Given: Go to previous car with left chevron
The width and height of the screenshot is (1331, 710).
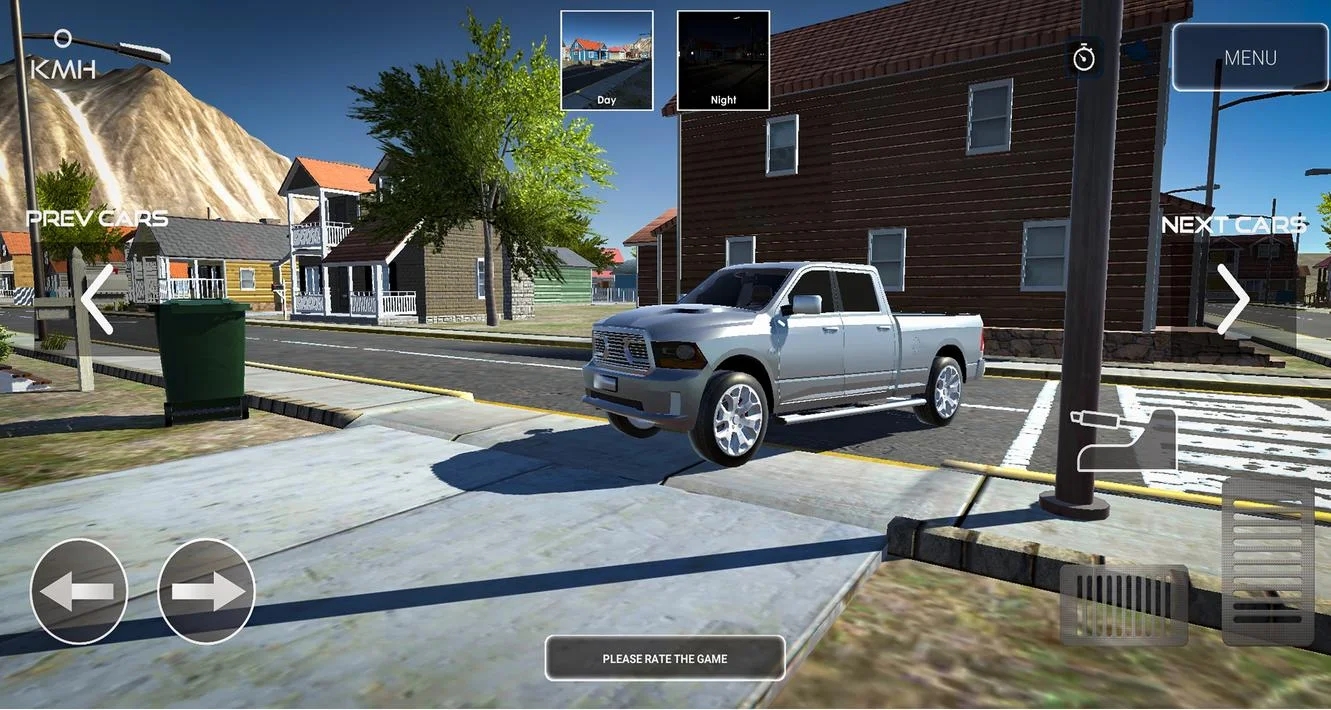Looking at the screenshot, I should (97, 298).
